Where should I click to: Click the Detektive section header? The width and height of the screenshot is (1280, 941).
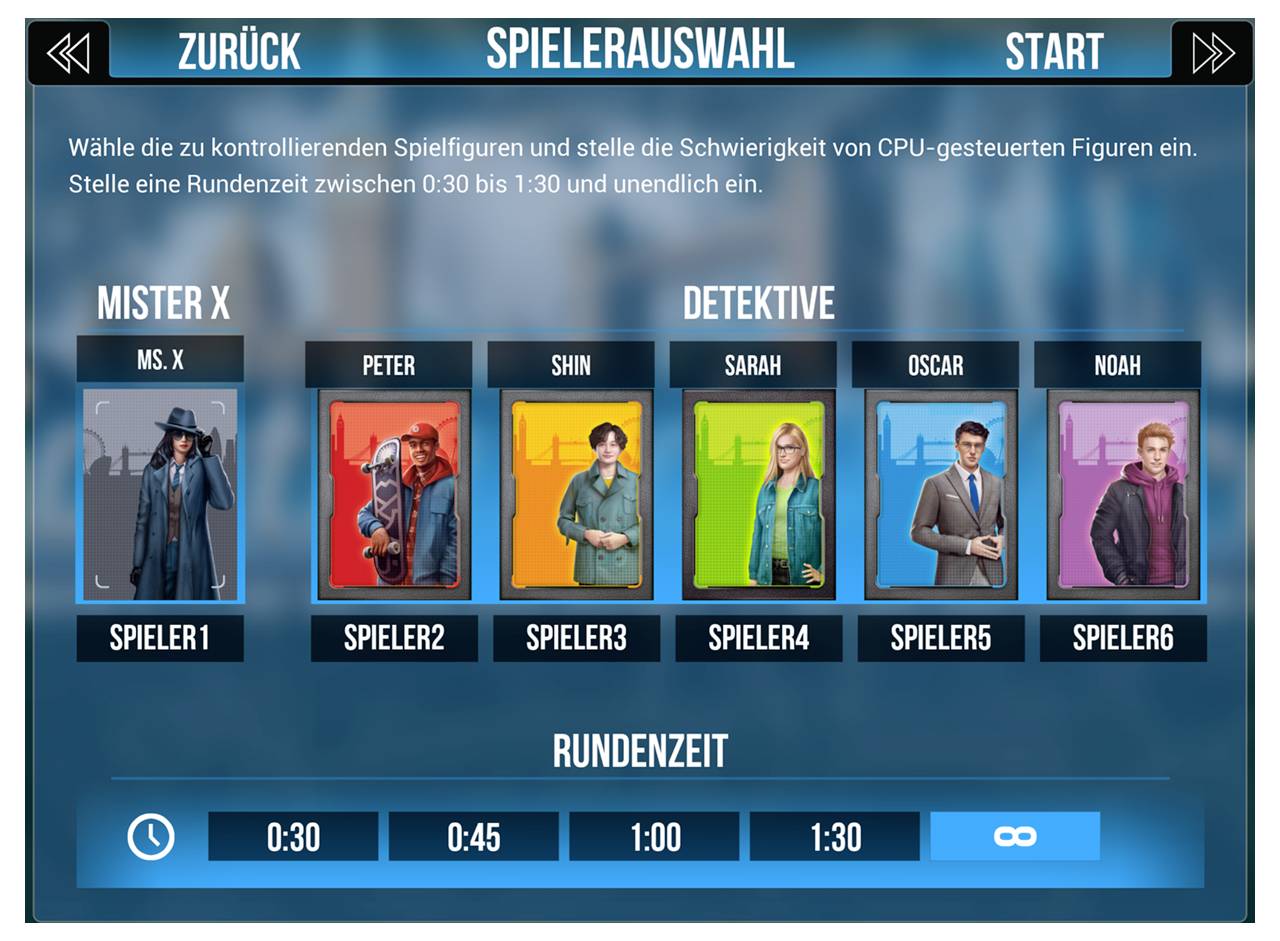759,304
